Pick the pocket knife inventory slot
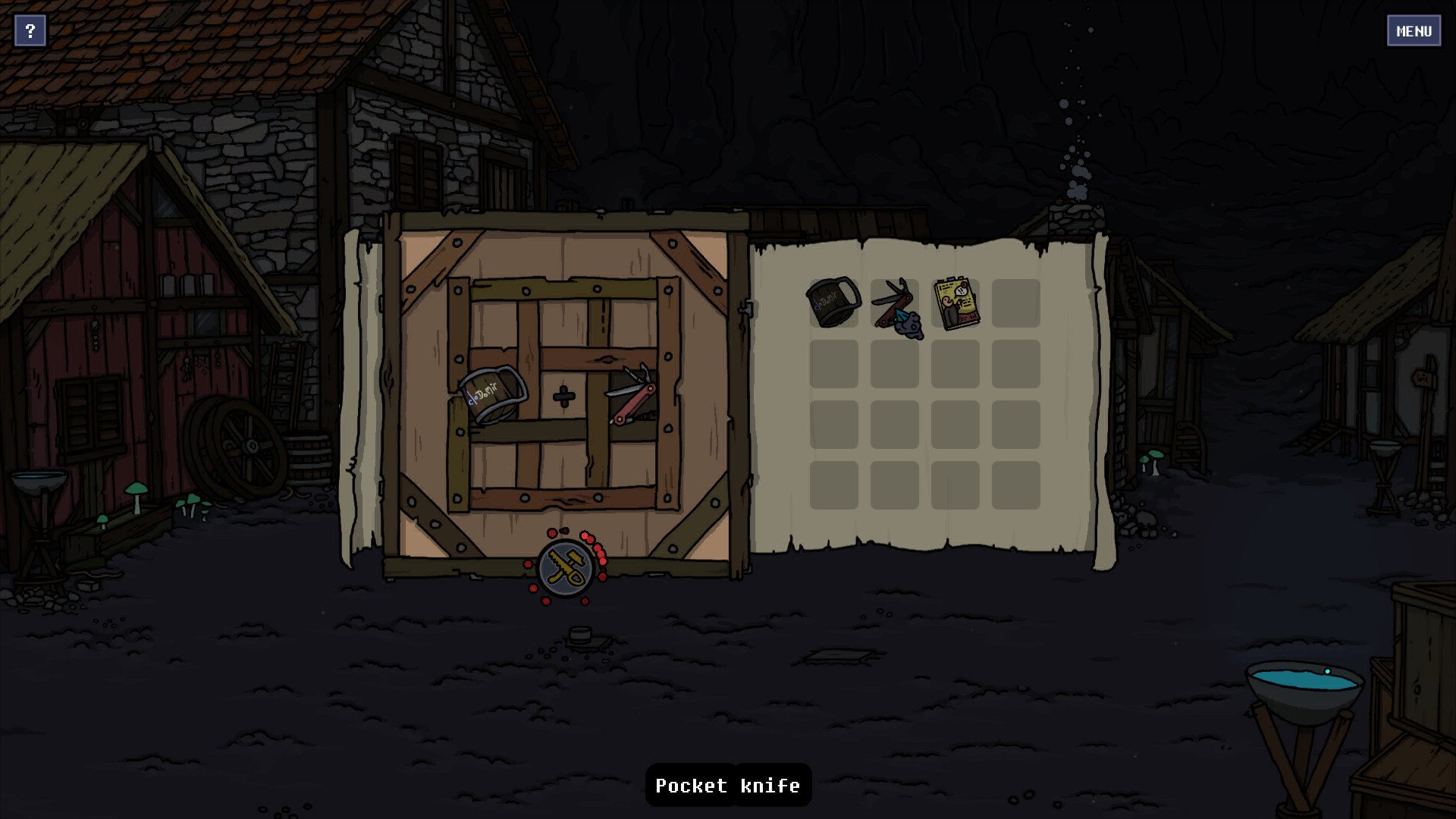This screenshot has height=819, width=1456. [x=895, y=305]
